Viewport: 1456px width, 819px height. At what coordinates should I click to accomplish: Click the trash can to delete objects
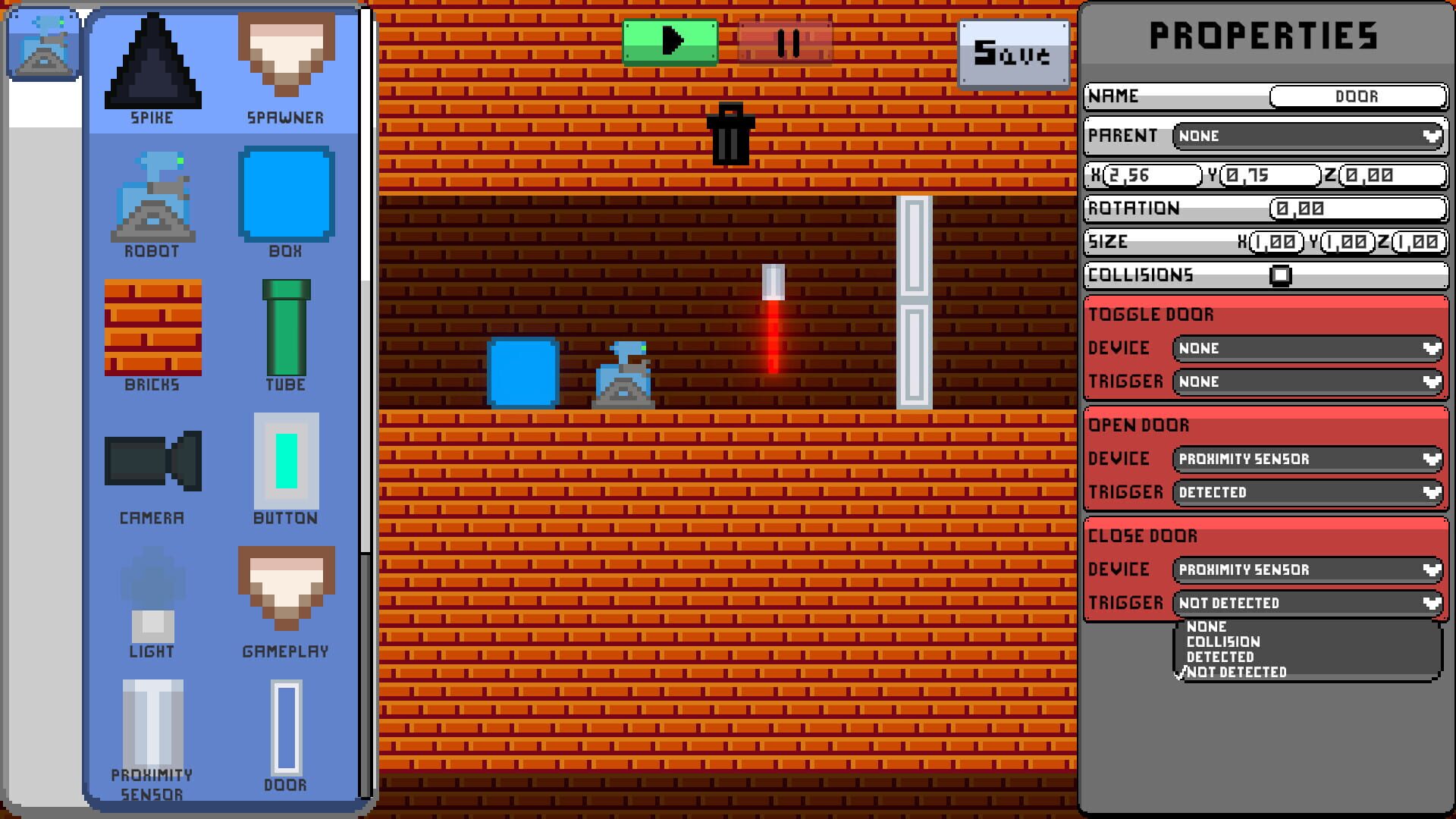tap(730, 133)
